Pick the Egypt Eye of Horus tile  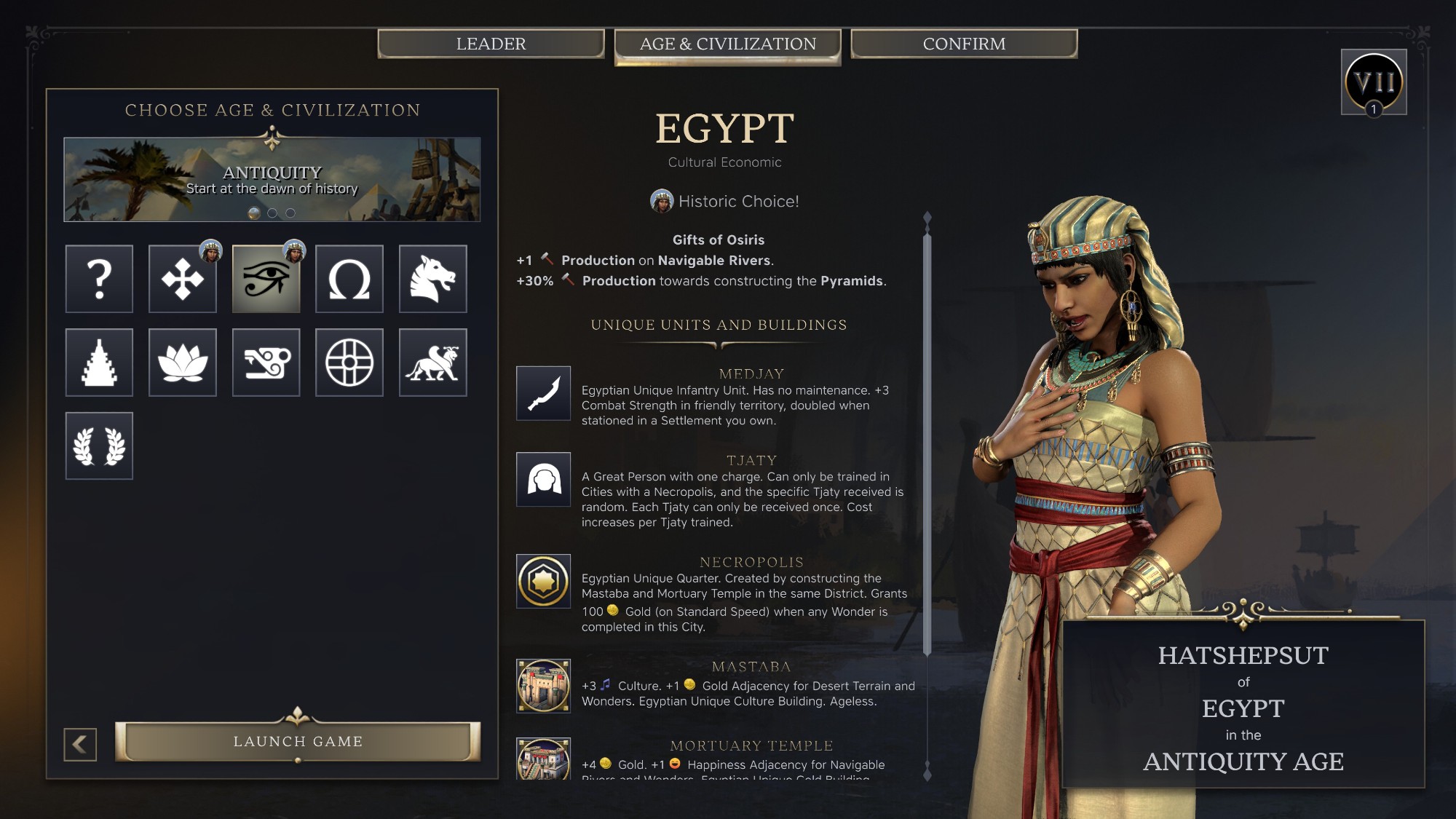click(x=266, y=279)
